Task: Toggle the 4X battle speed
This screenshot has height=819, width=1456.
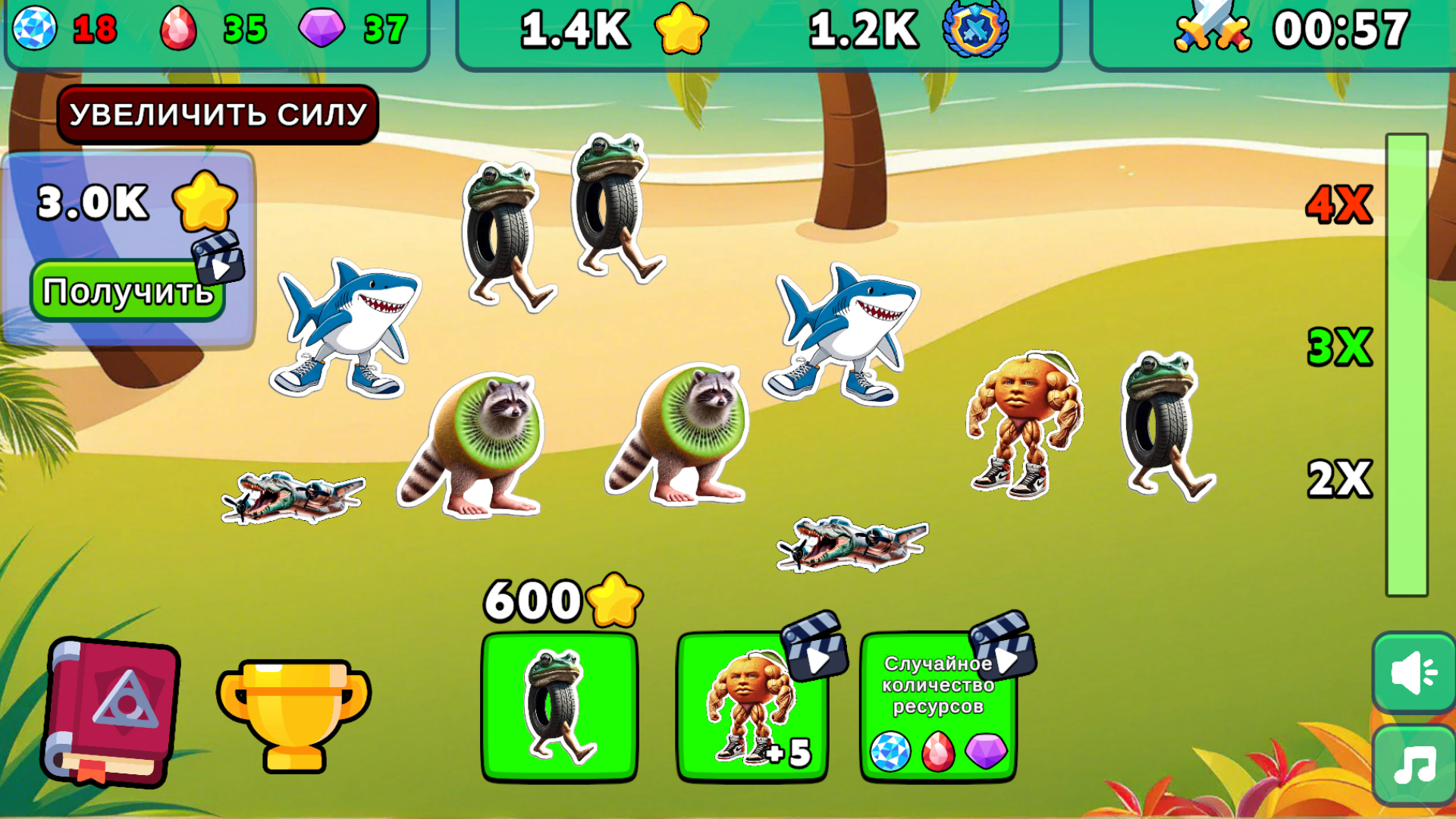Action: tap(1338, 205)
